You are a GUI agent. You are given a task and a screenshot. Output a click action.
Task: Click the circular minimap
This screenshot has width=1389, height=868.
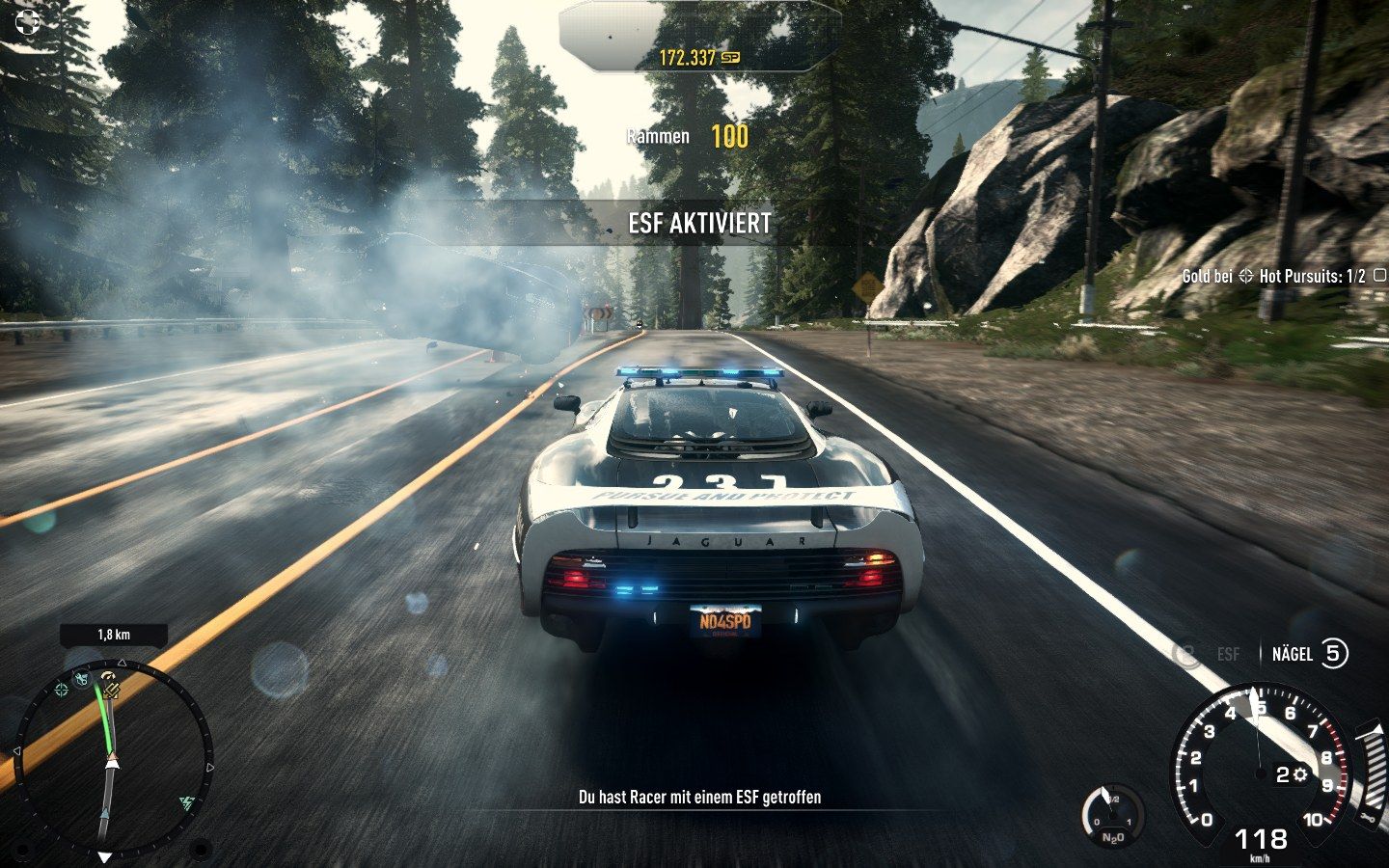(x=113, y=754)
